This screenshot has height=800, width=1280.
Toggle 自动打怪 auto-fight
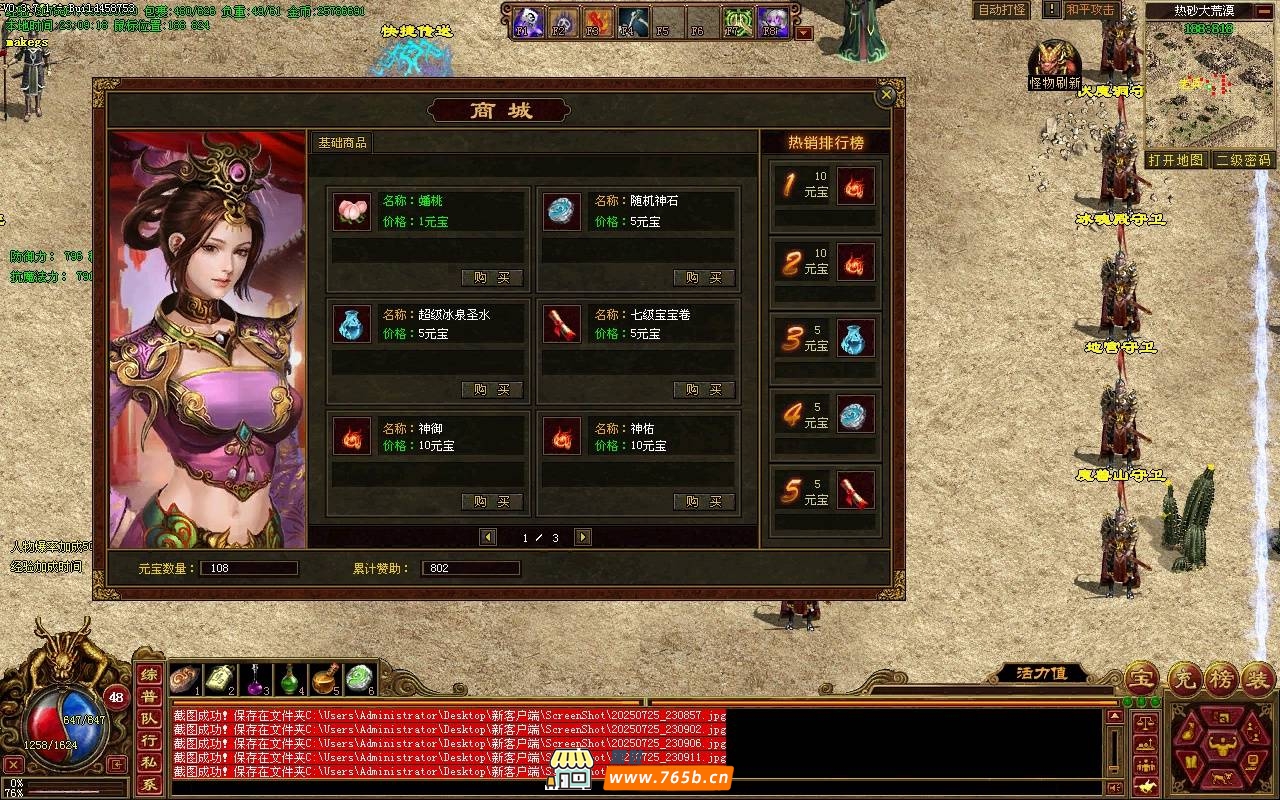coord(1002,10)
